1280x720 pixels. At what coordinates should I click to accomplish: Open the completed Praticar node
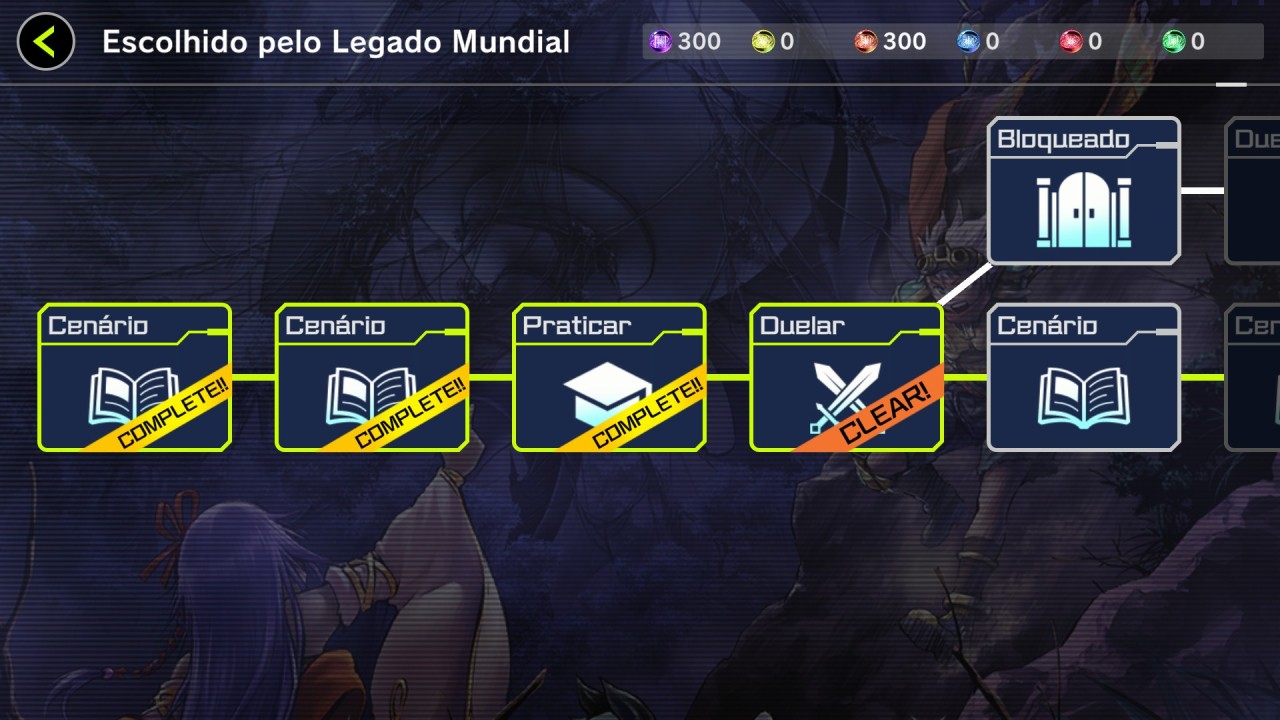point(609,378)
